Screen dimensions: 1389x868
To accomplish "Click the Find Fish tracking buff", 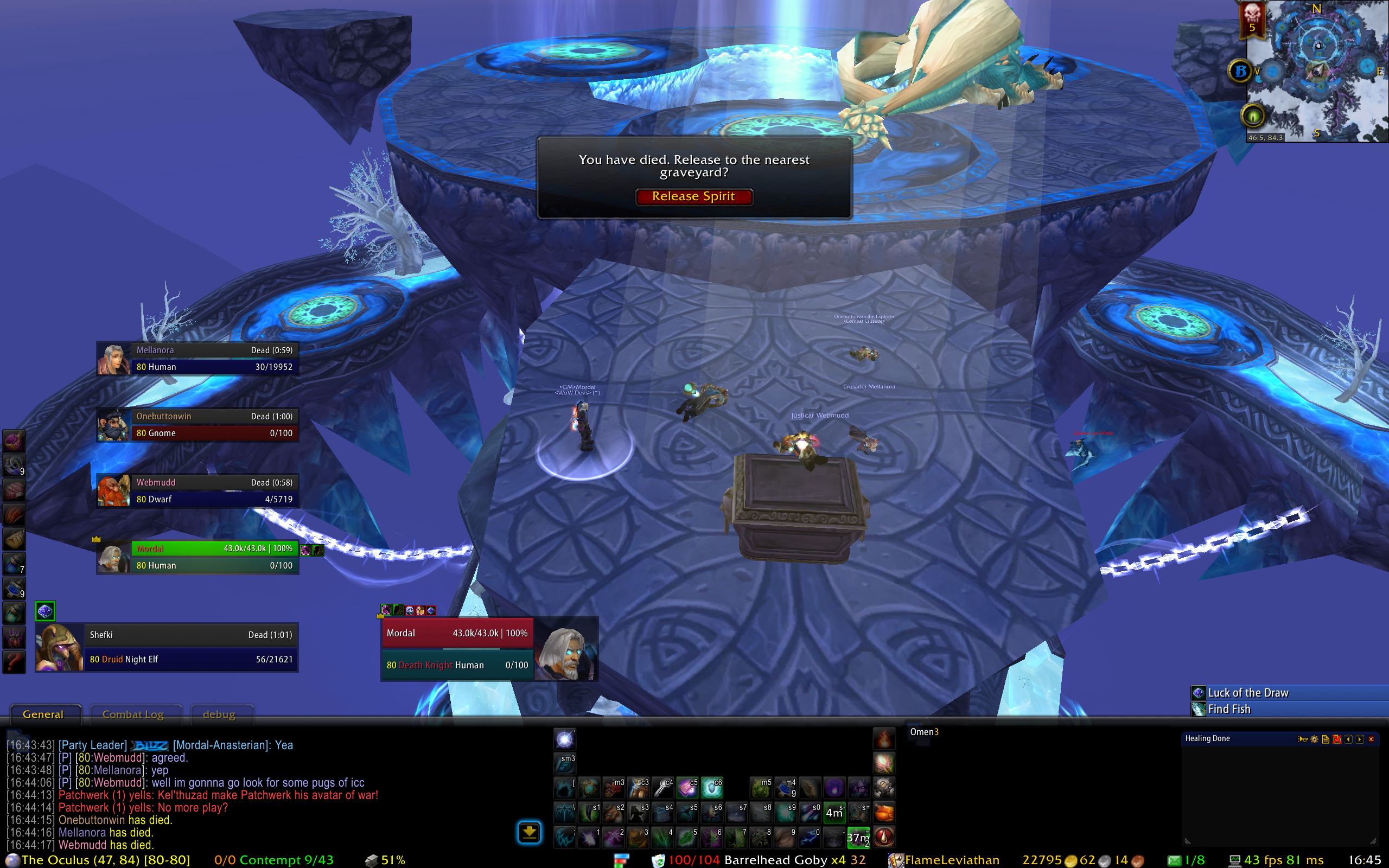I will (1229, 710).
